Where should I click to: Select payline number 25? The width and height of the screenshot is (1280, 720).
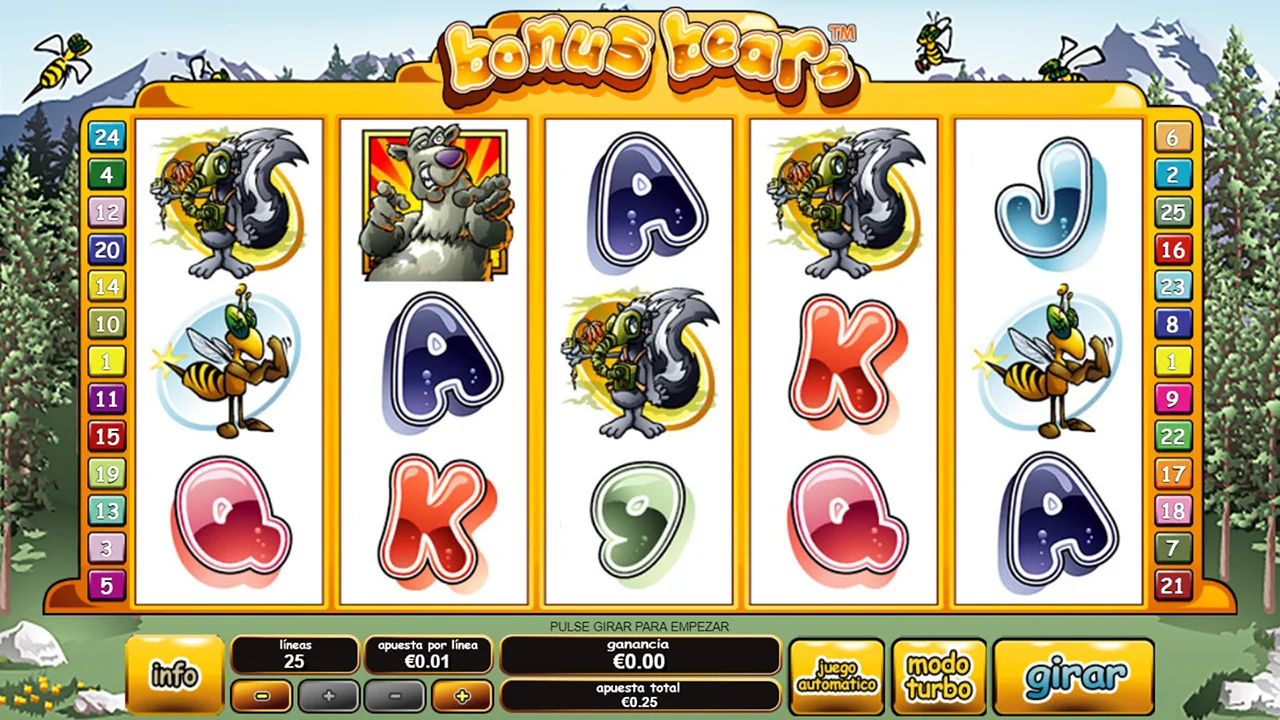point(1173,212)
